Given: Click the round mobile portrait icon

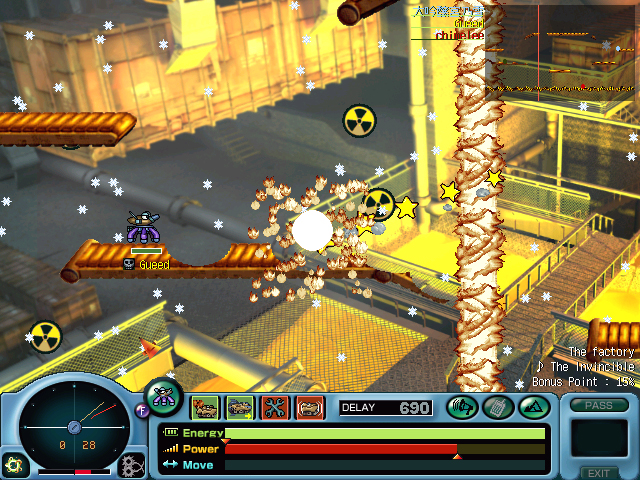Looking at the screenshot, I should click(164, 397).
